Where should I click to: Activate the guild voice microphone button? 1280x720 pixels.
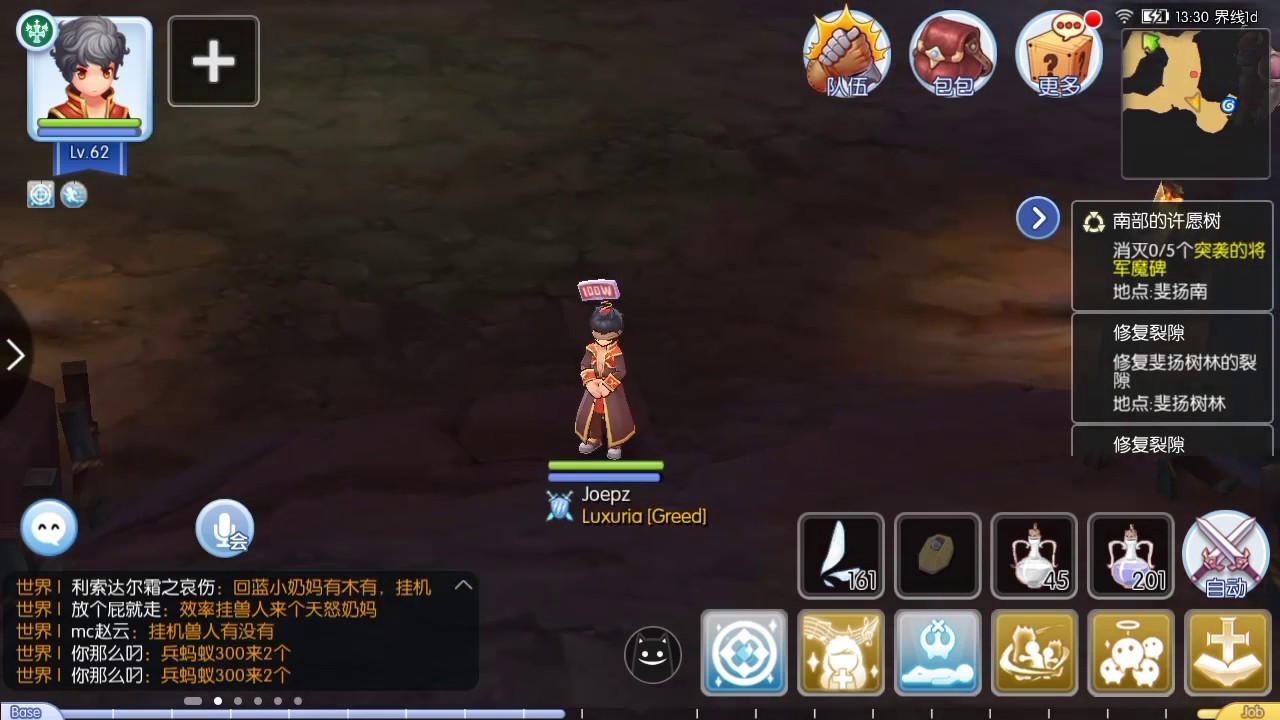click(224, 528)
